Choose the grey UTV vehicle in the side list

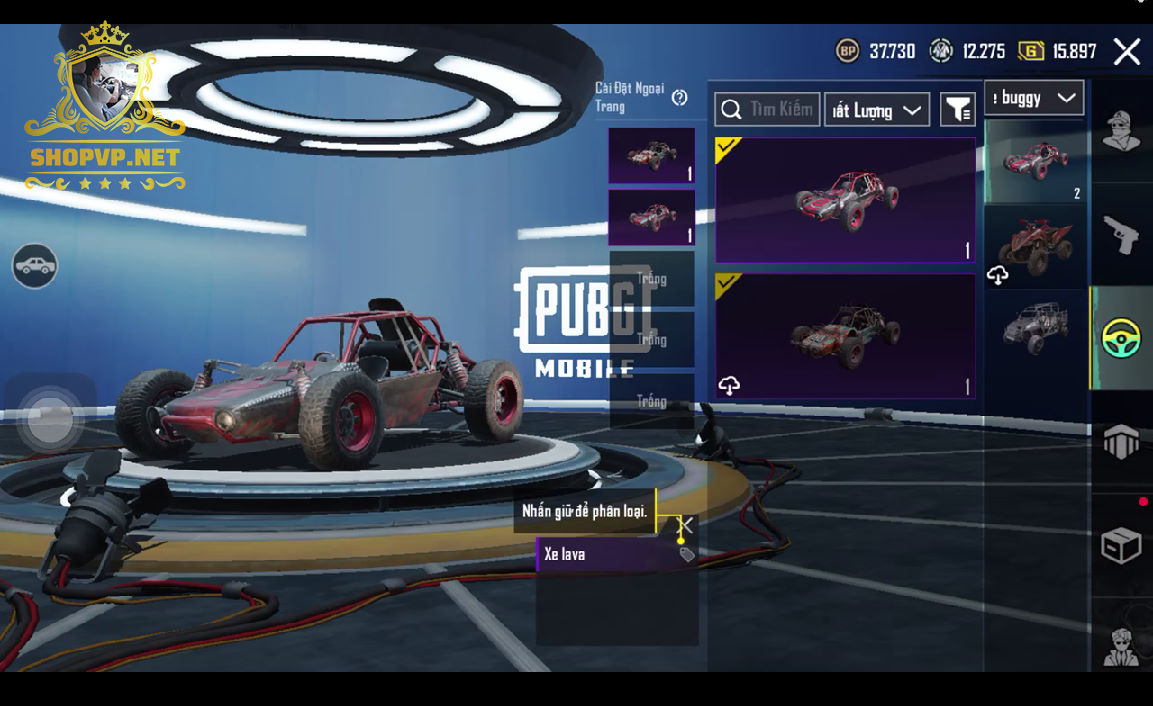(x=1034, y=326)
